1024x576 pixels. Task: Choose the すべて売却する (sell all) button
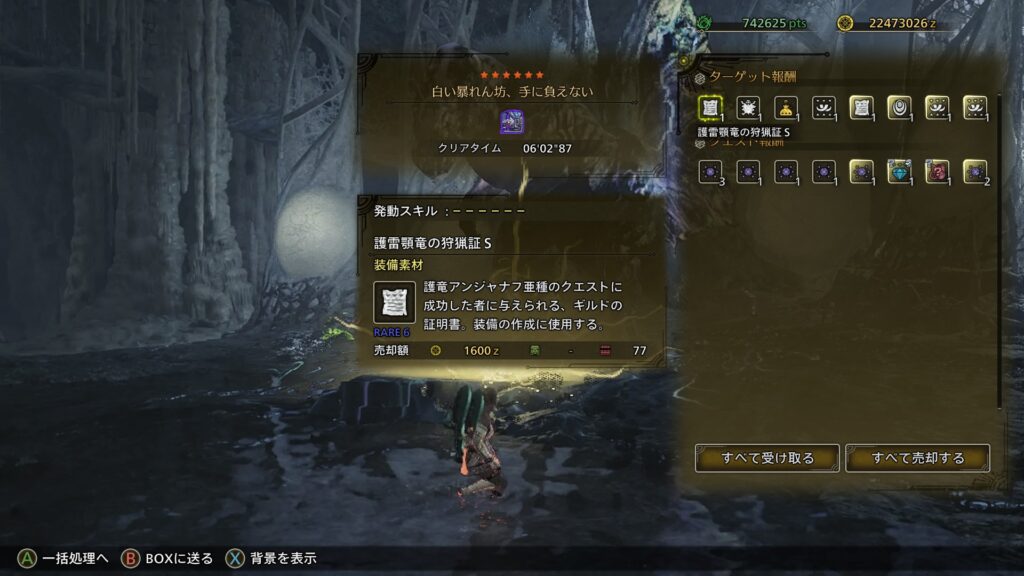click(x=917, y=458)
